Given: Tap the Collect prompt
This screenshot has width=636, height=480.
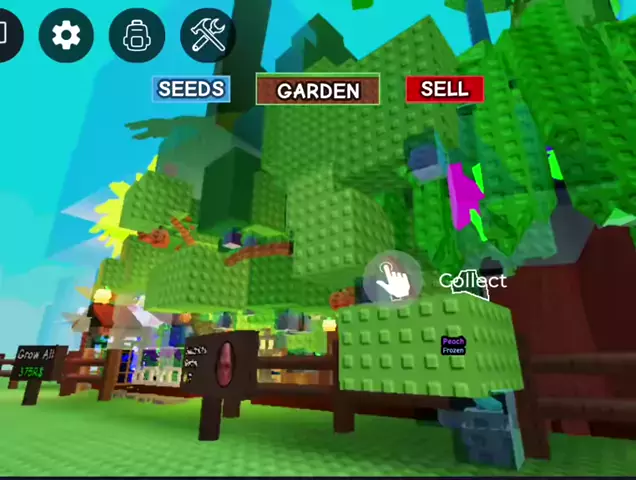Looking at the screenshot, I should 394,280.
